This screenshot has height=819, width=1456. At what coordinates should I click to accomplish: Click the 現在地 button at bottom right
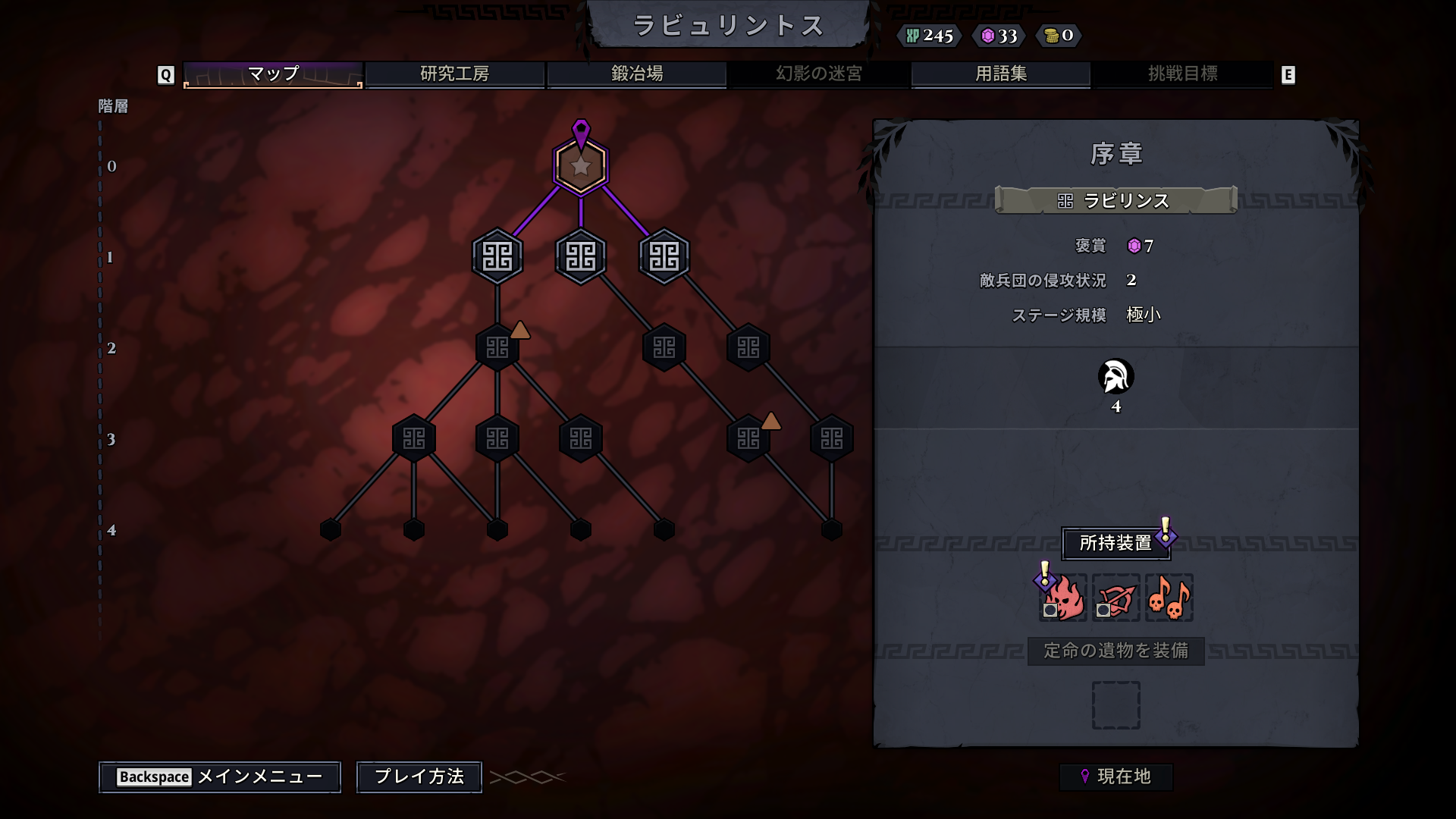tap(1116, 777)
